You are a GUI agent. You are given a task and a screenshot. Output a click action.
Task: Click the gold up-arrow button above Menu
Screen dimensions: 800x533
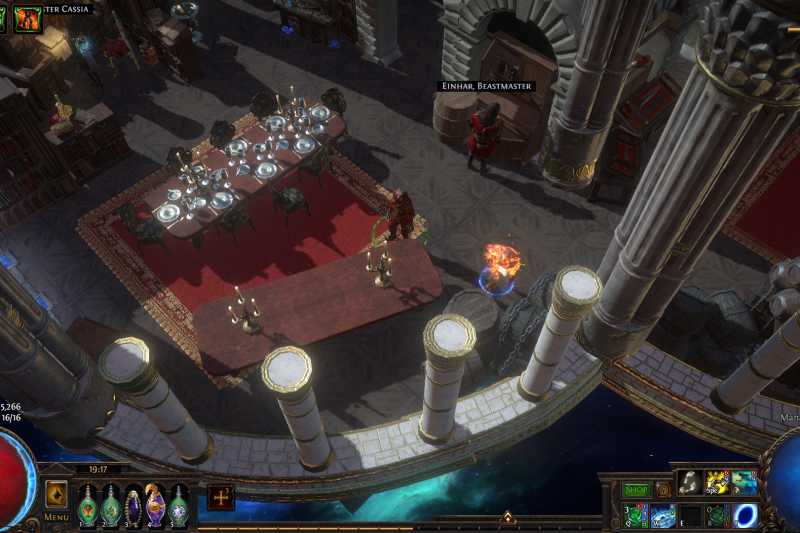[x=56, y=494]
